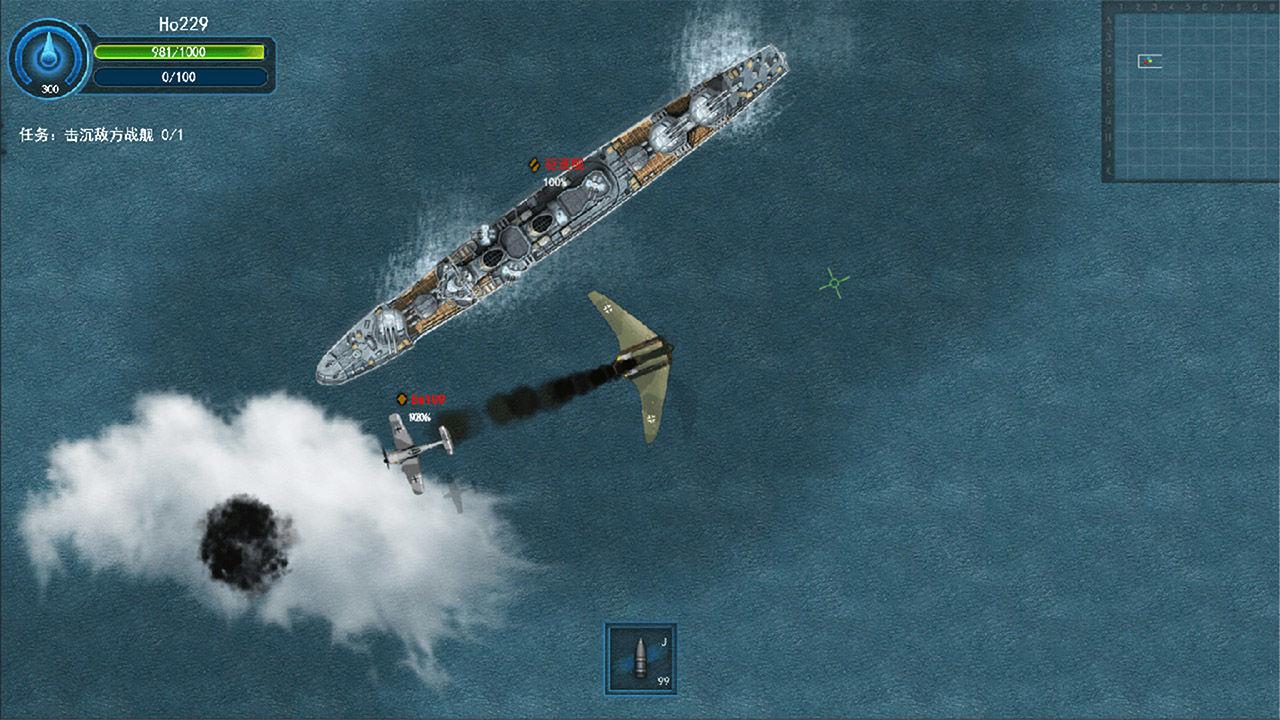
Task: Open the viewport rectangle on the minimap
Action: point(1150,61)
